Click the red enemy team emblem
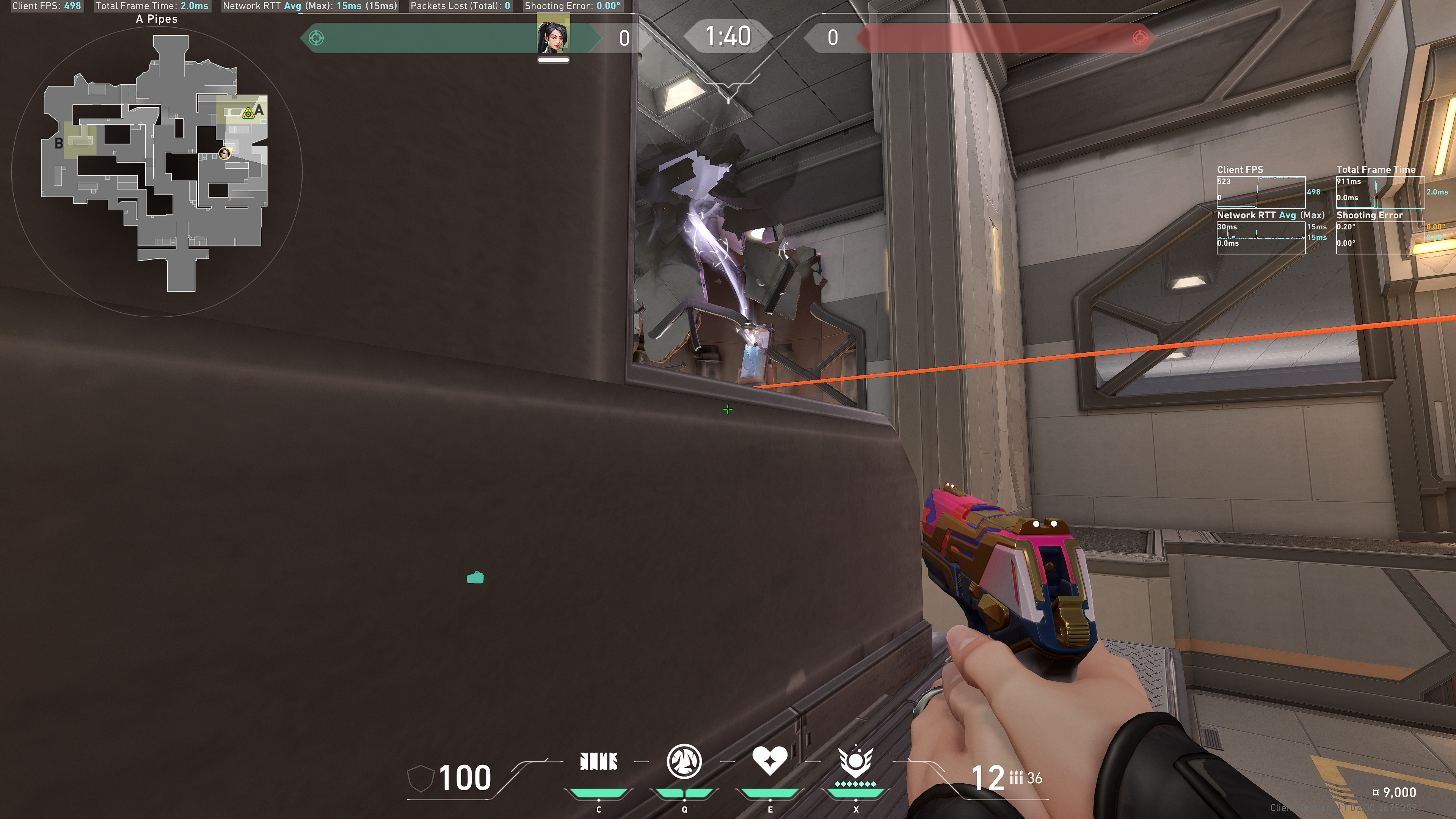This screenshot has width=1456, height=819. point(1139,38)
